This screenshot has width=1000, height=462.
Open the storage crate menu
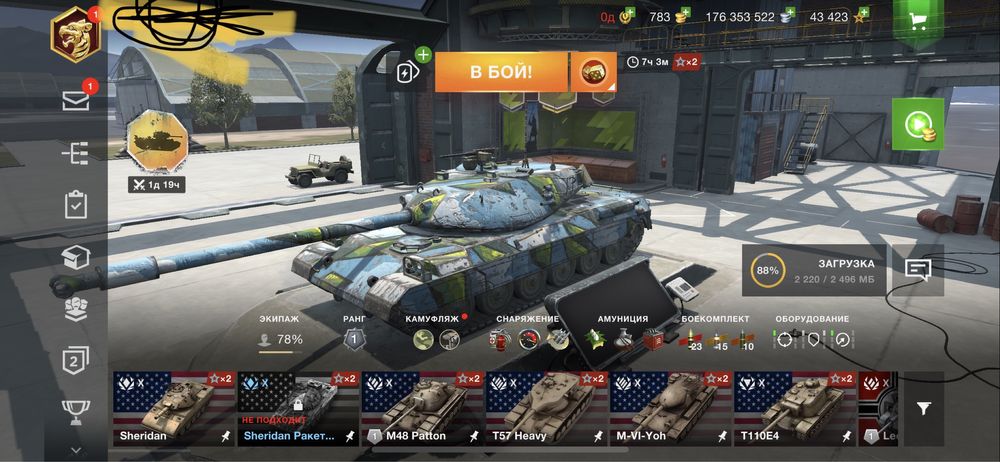[x=75, y=257]
